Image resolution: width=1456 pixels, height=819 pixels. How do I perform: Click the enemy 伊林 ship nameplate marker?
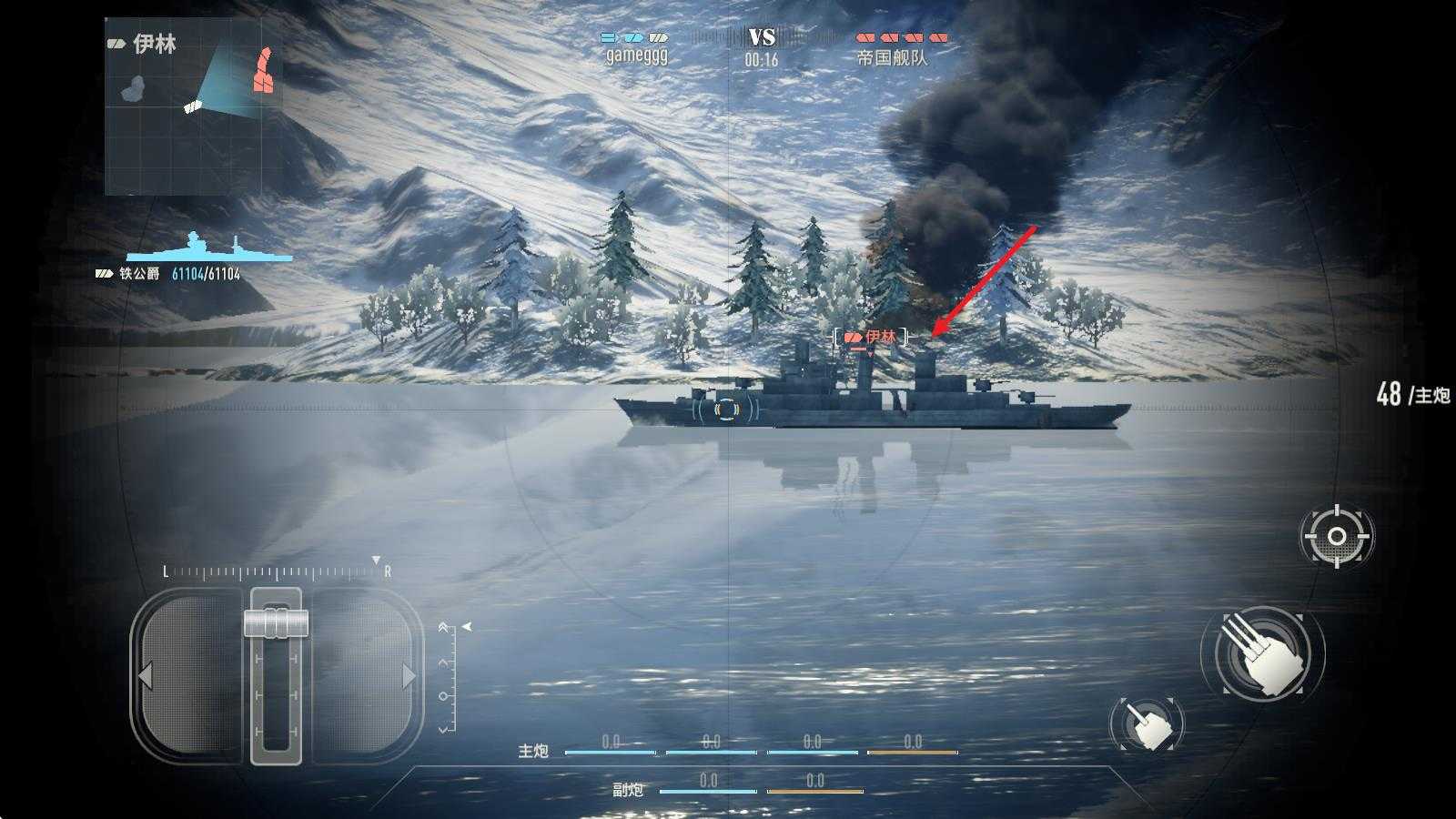(869, 335)
